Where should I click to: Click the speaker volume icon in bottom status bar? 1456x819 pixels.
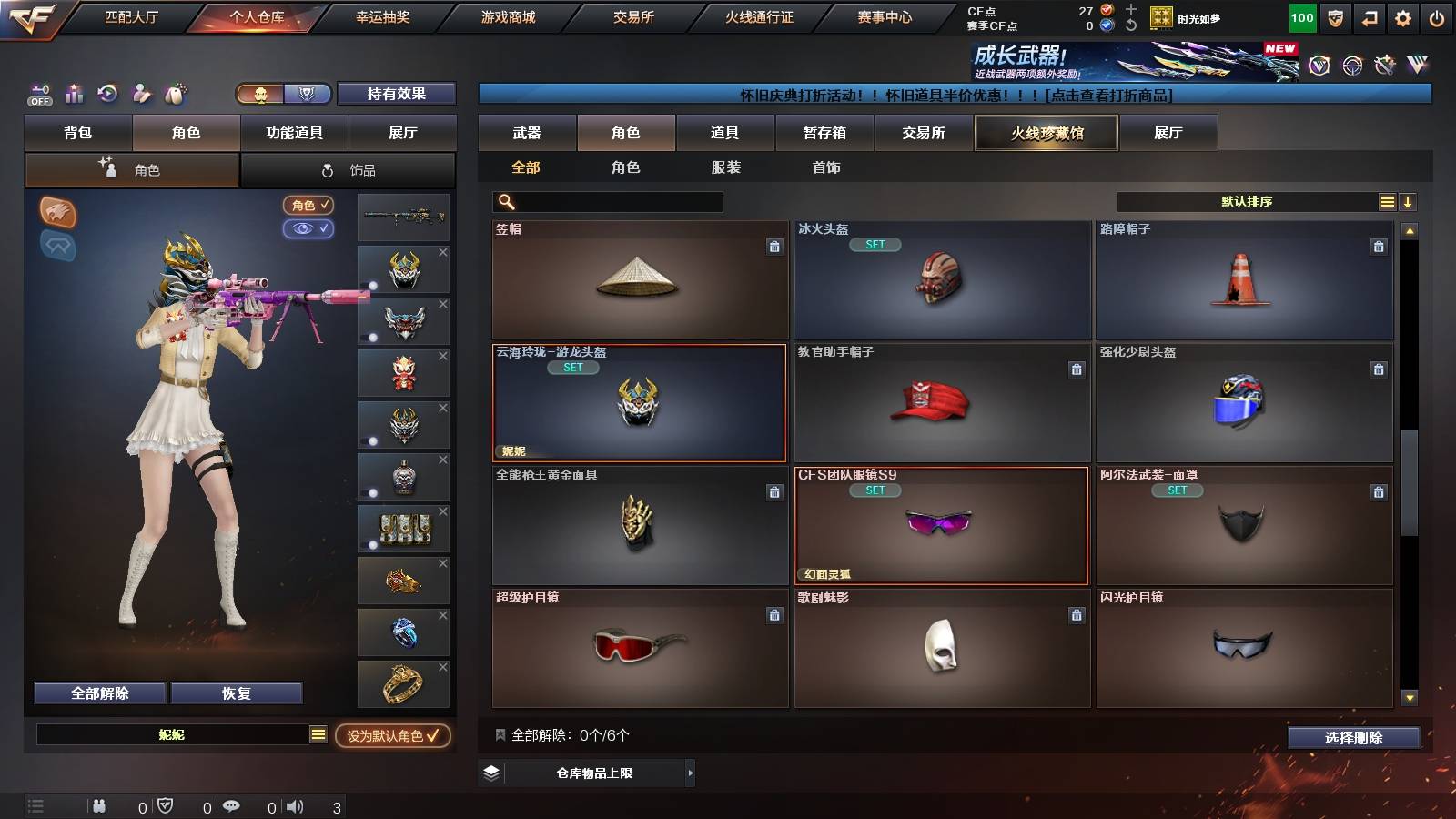point(296,805)
